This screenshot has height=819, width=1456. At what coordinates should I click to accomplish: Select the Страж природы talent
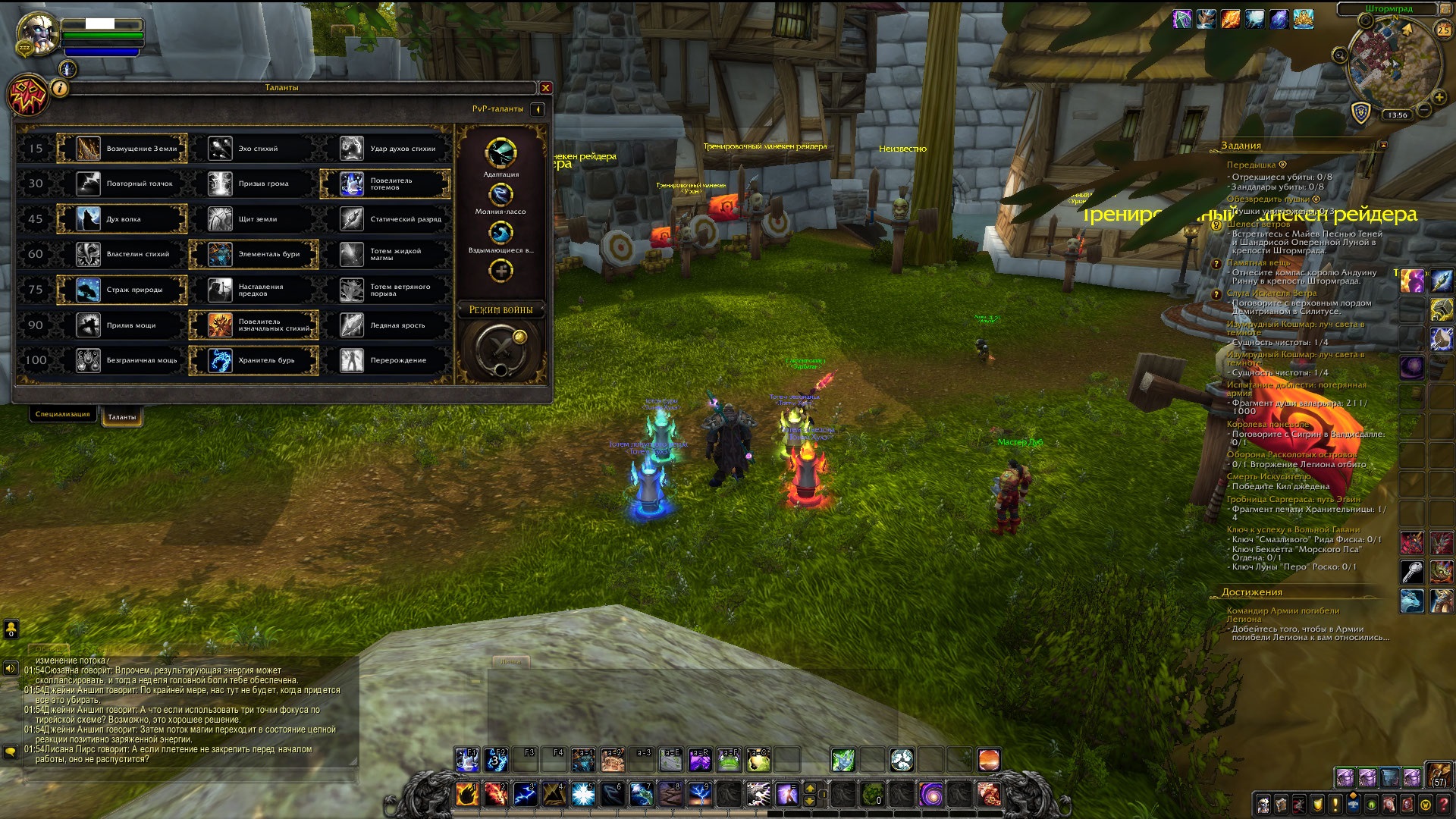point(122,290)
